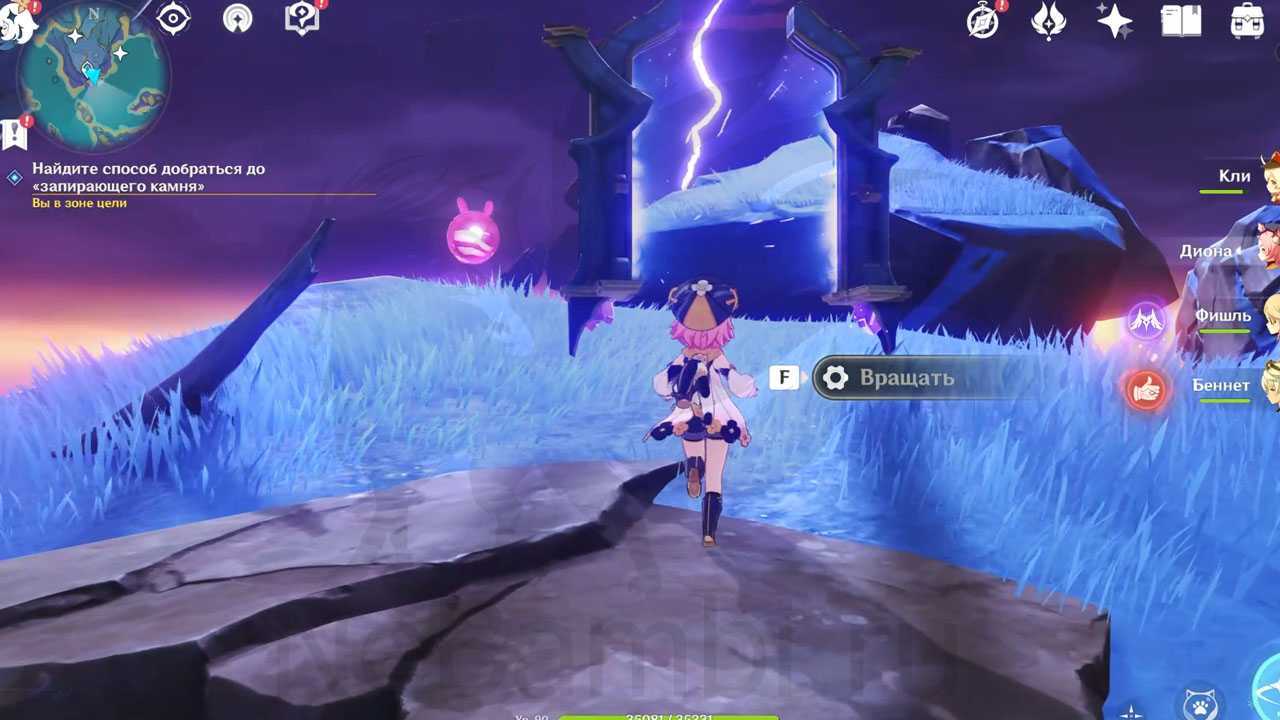This screenshot has height=720, width=1280.
Task: Activate Fischl's purple winged burst icon
Action: click(1146, 320)
